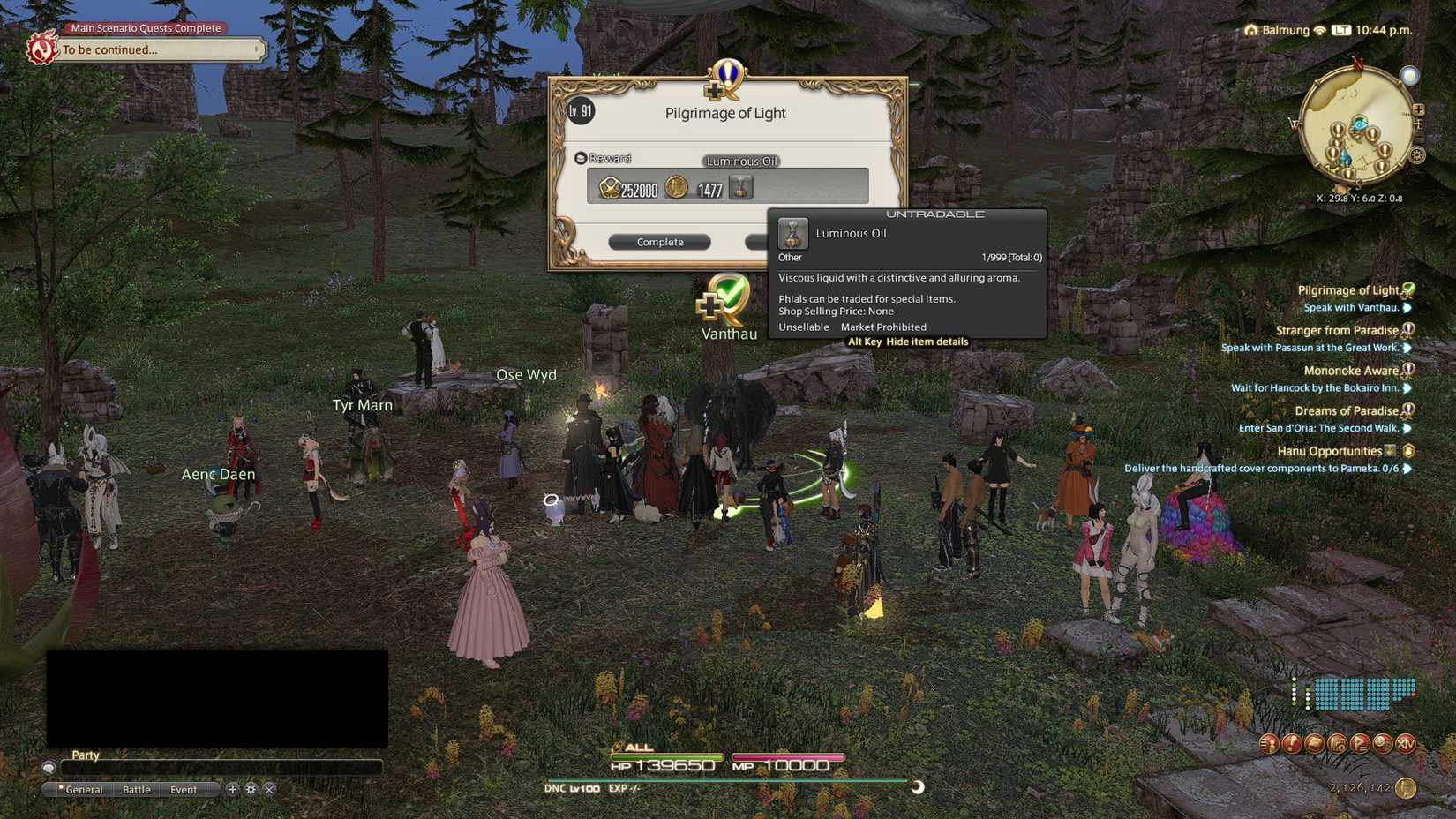
Task: Click the Complete button on the reward window
Action: coord(659,241)
